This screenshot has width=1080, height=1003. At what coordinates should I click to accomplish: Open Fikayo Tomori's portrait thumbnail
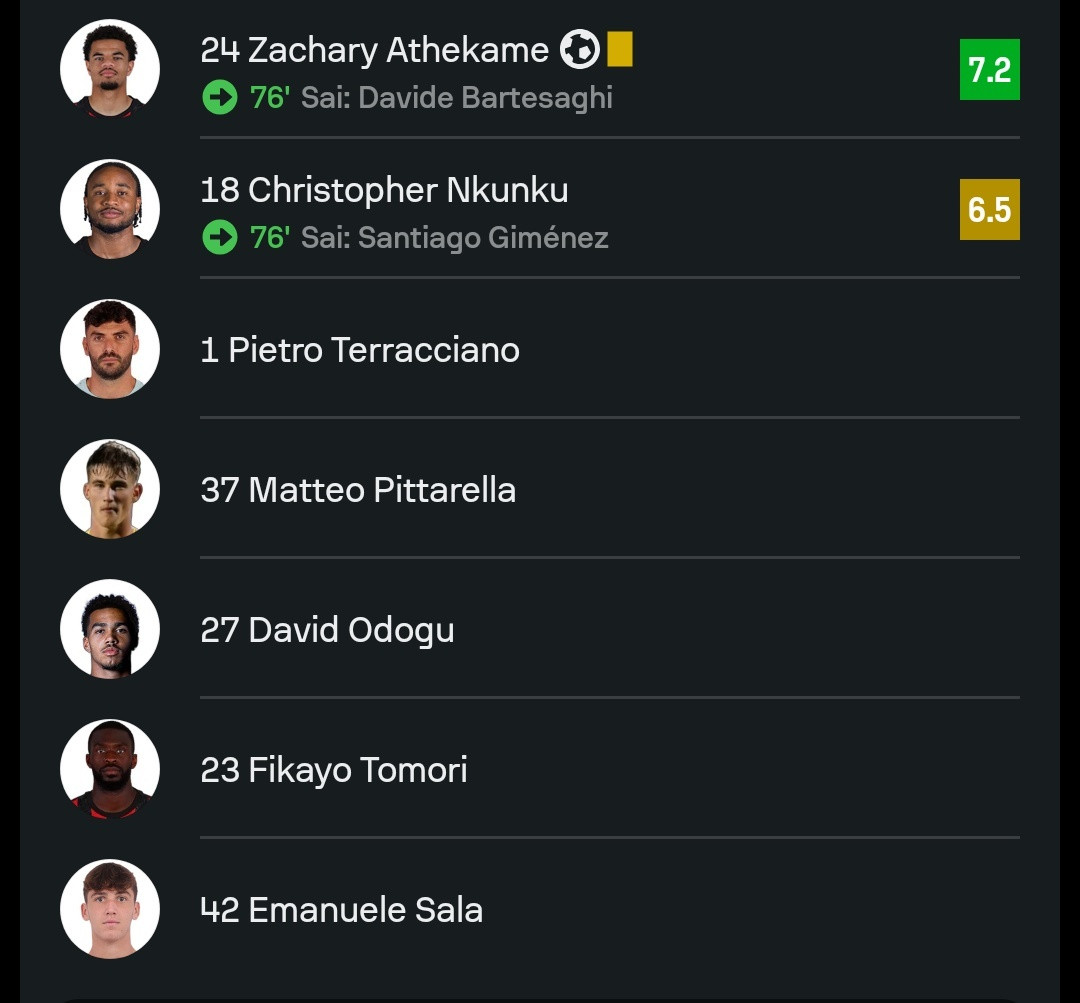tap(110, 769)
